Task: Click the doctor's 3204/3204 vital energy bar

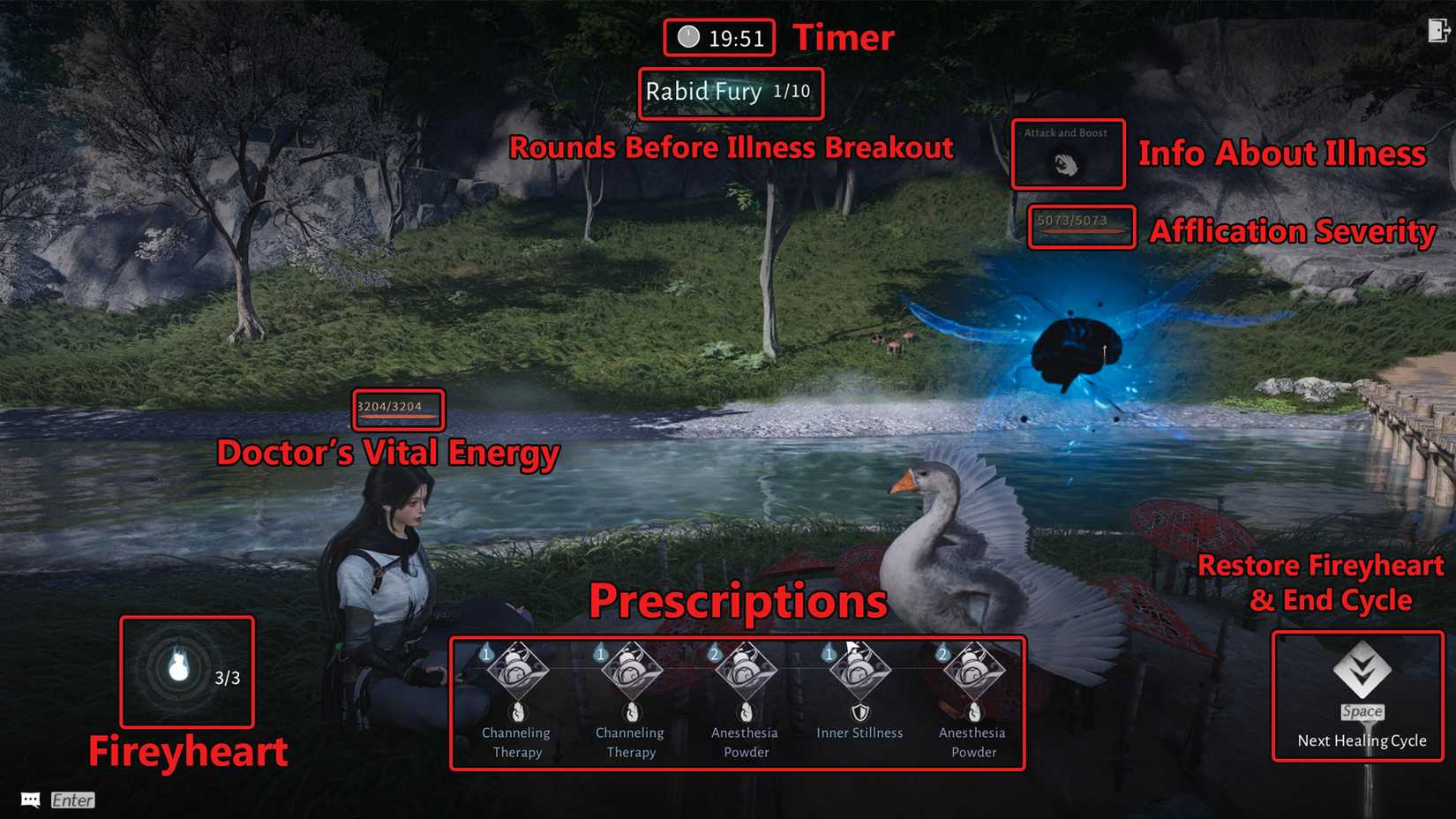Action: click(396, 409)
